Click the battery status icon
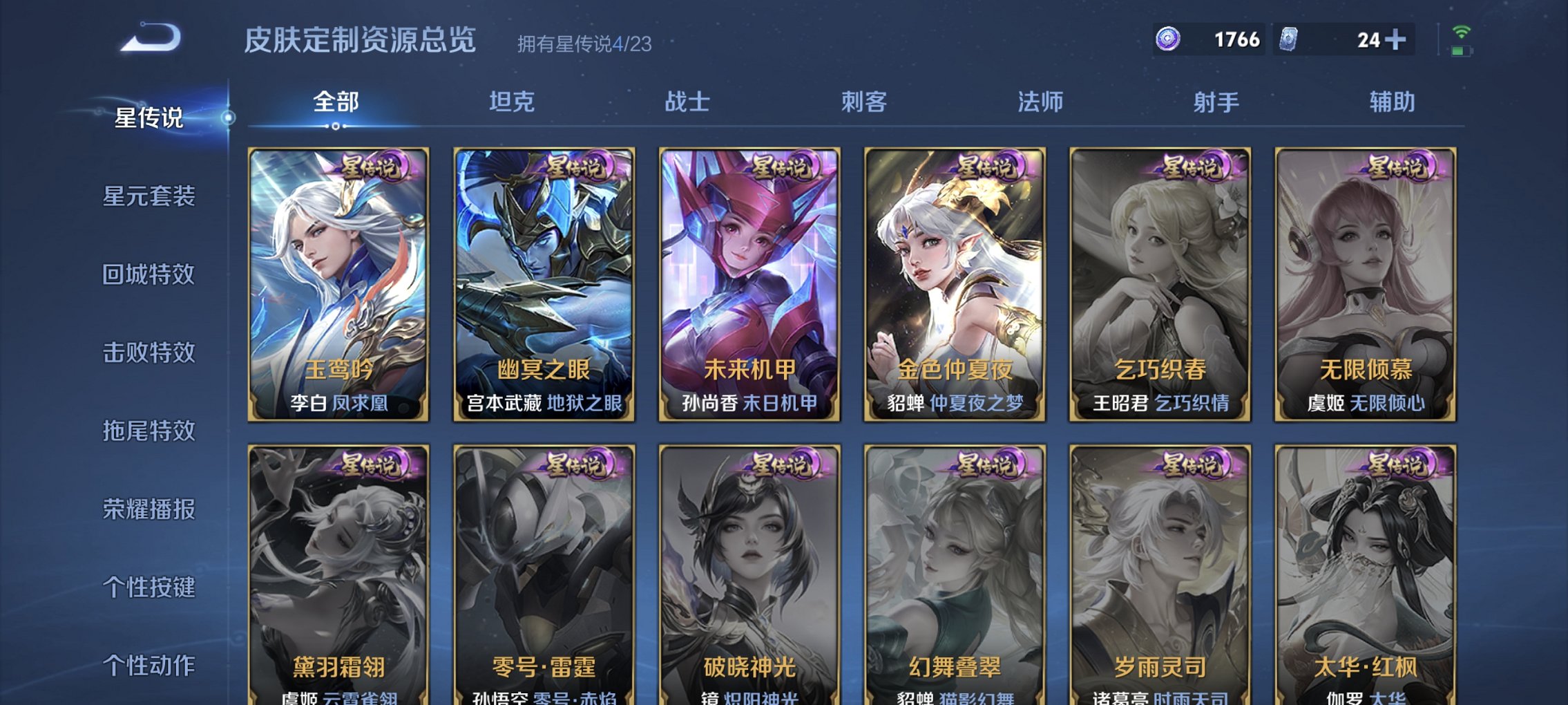1568x705 pixels. 1461,51
